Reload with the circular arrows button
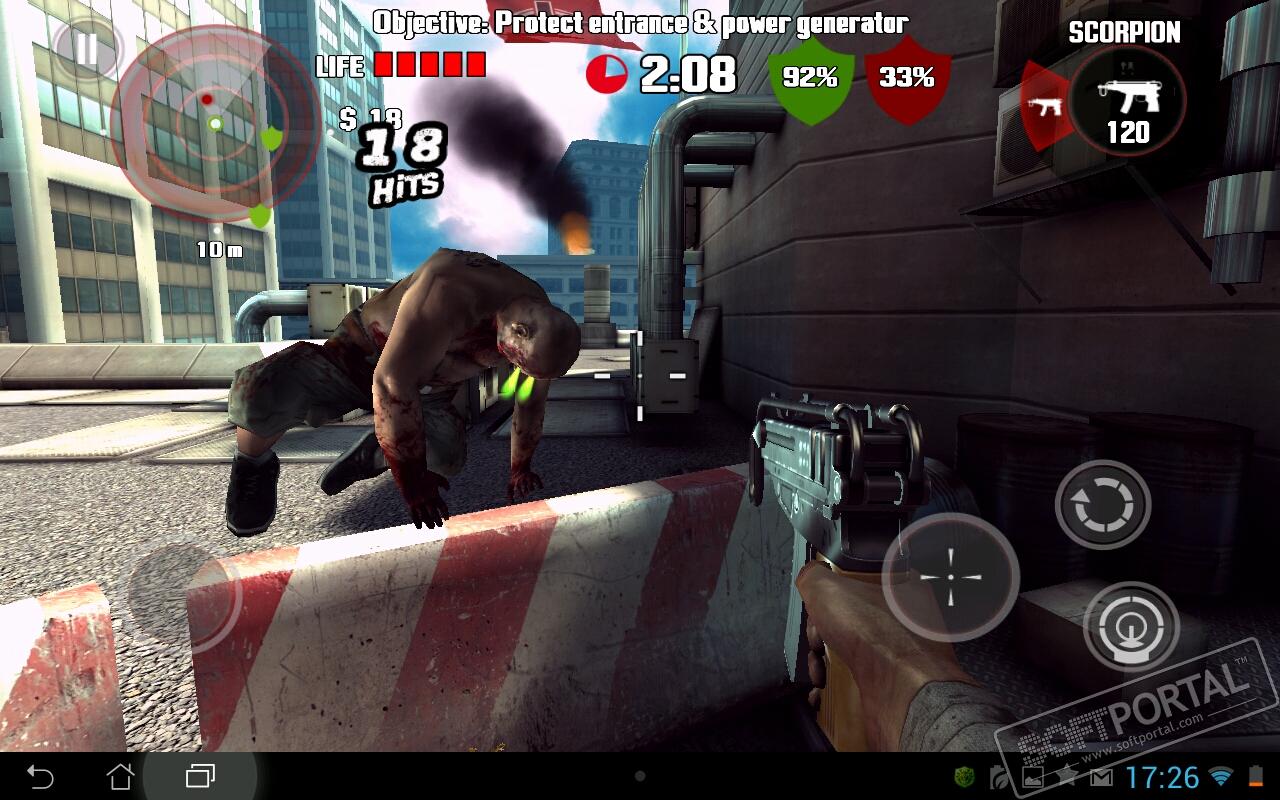This screenshot has width=1280, height=800. point(1102,505)
